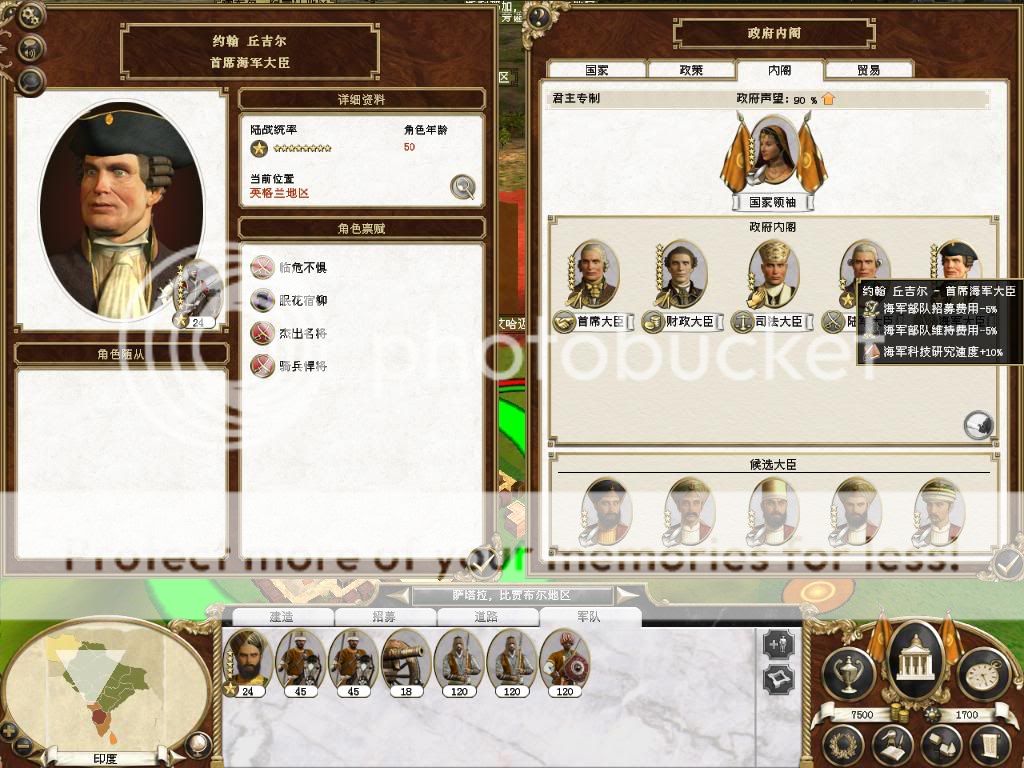End turn with the pocket watch button
This screenshot has height=768, width=1024.
click(981, 672)
